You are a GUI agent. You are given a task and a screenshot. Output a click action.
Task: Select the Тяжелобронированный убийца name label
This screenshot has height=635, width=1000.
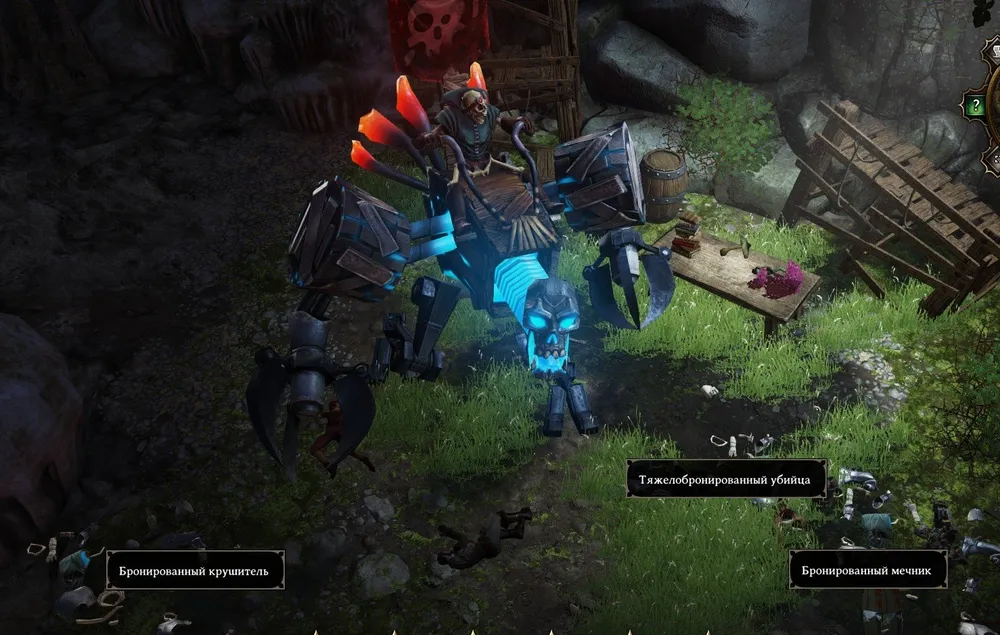click(726, 479)
